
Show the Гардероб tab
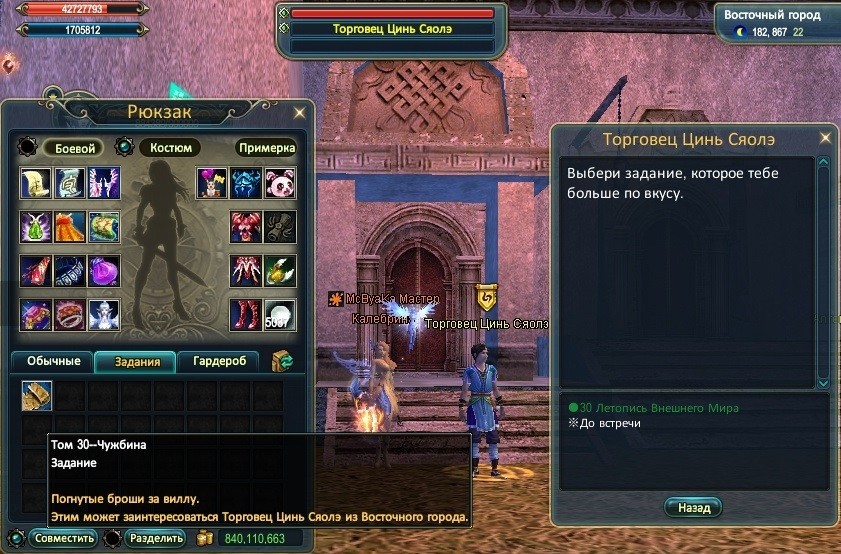coord(218,361)
